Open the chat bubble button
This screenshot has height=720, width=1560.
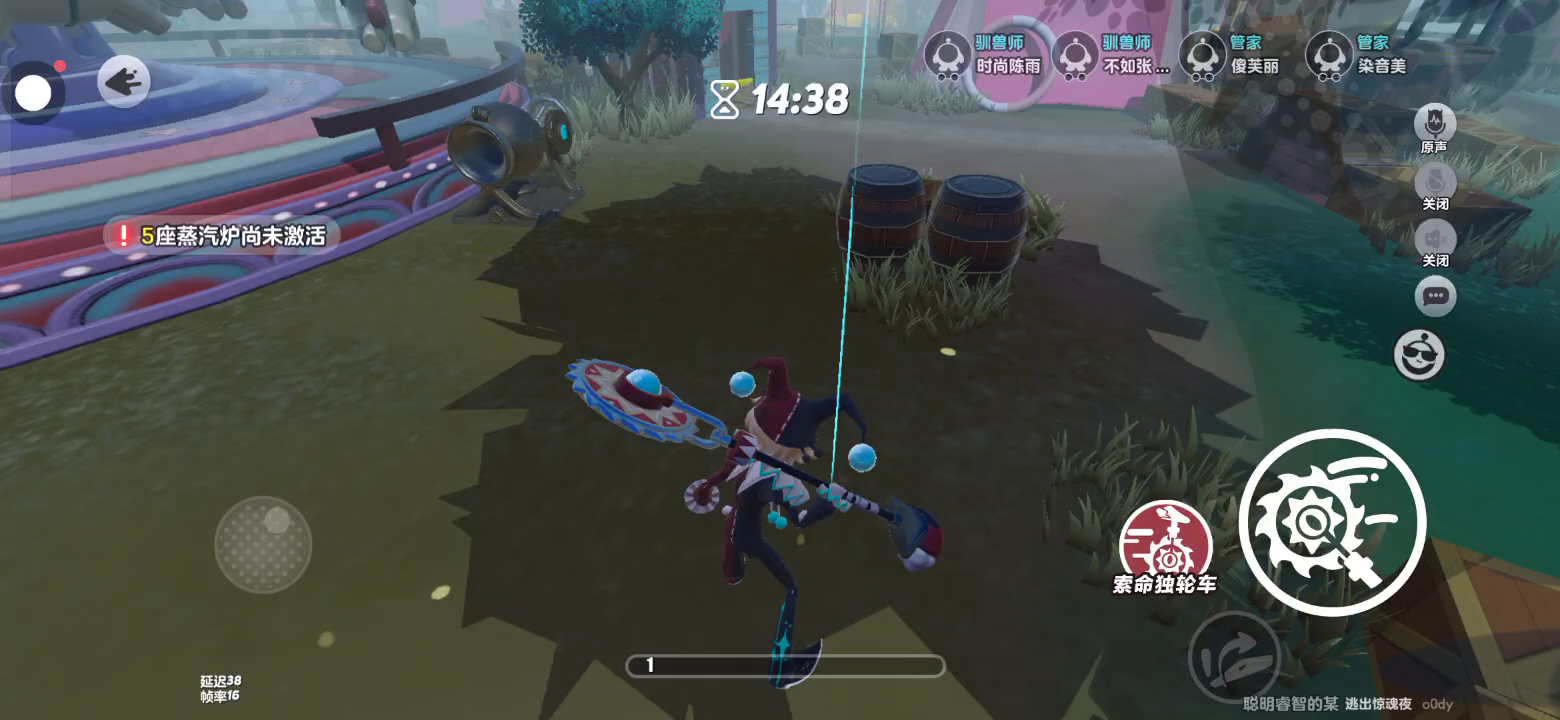[x=1435, y=296]
